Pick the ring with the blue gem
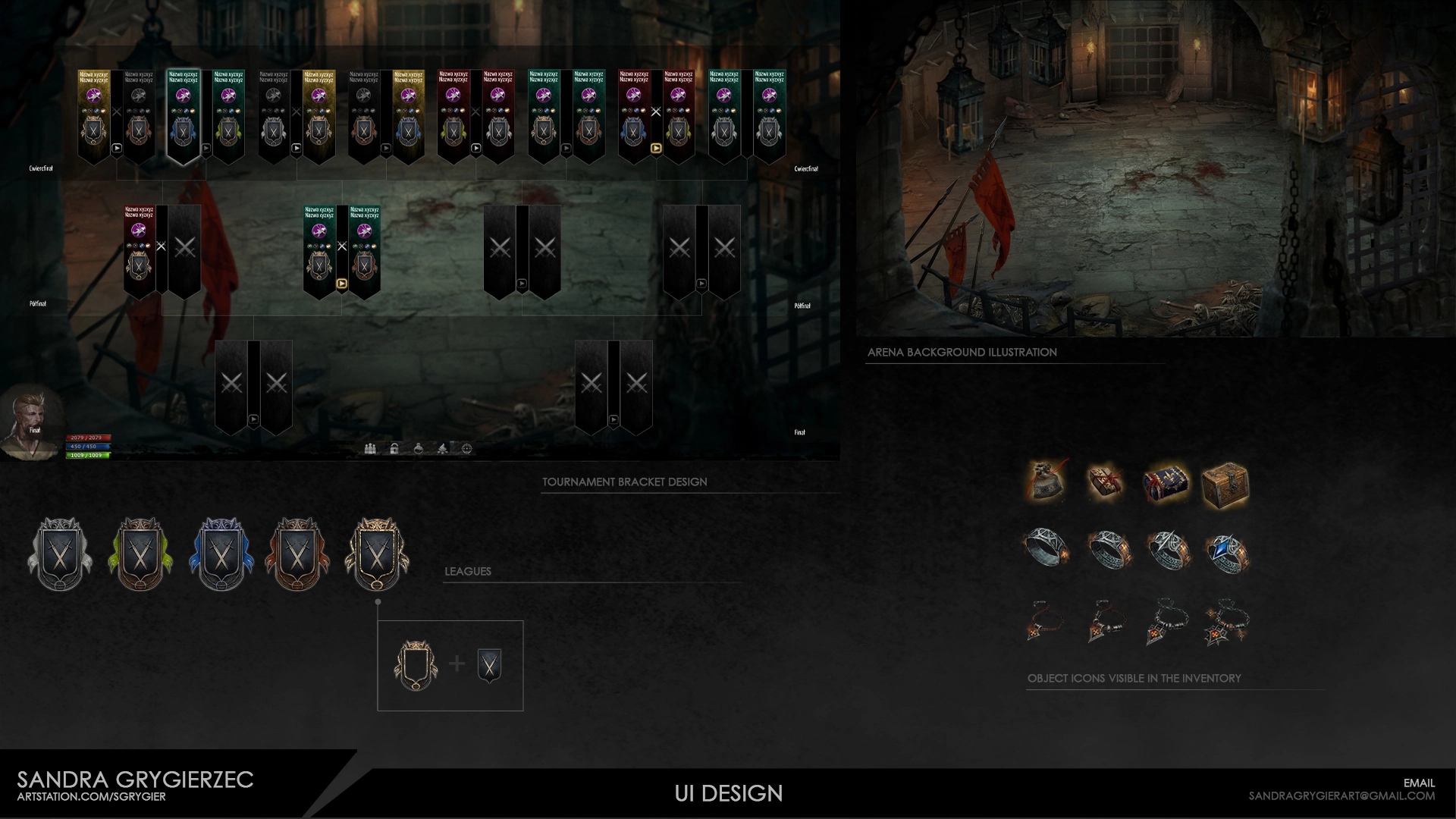This screenshot has width=1456, height=819. [1226, 552]
